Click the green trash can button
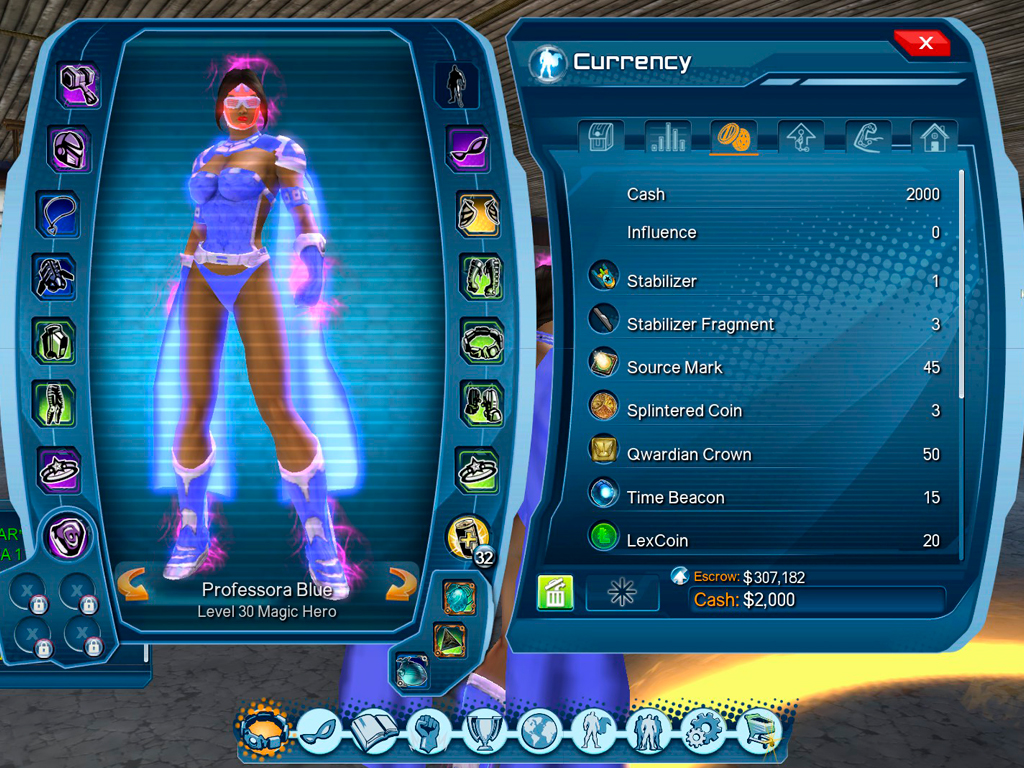 pos(555,592)
